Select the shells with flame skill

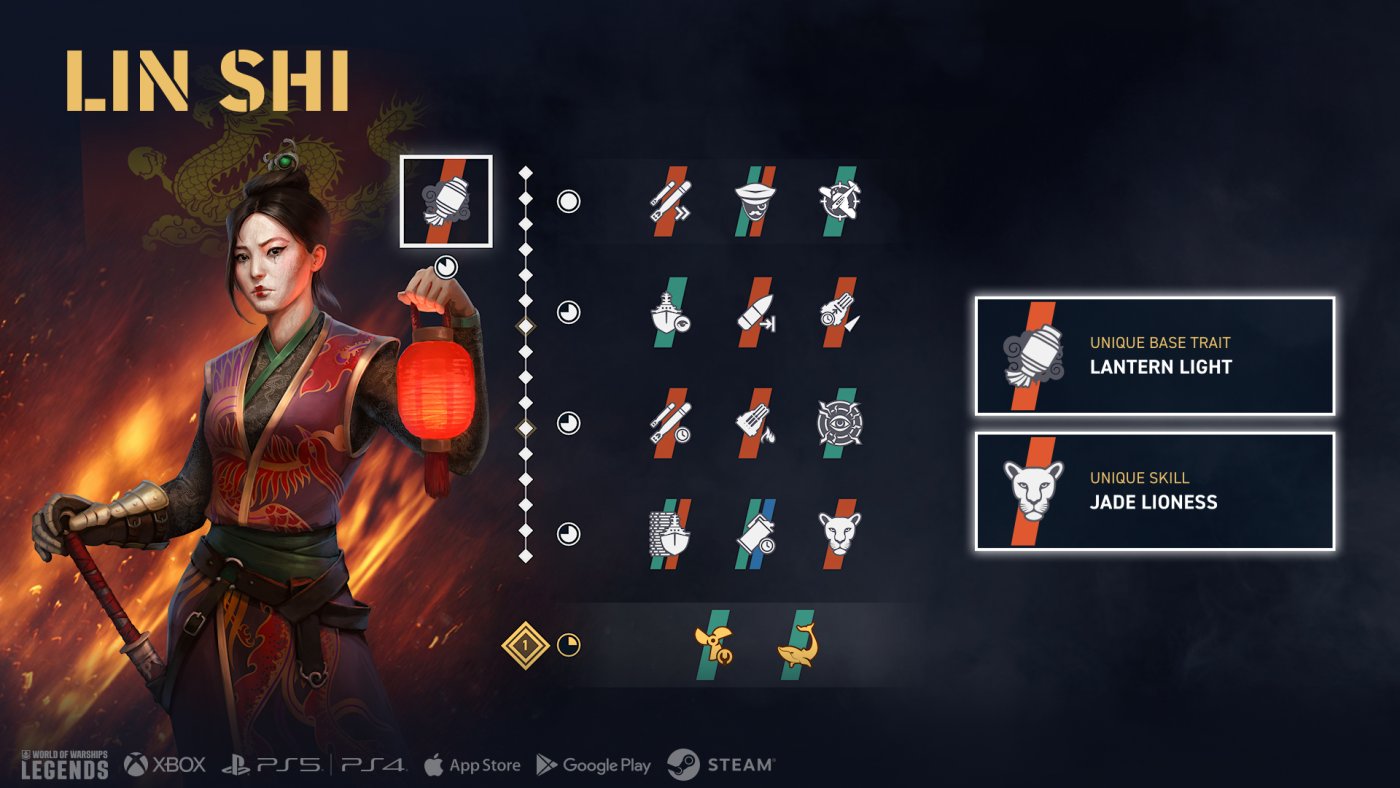pyautogui.click(x=755, y=423)
